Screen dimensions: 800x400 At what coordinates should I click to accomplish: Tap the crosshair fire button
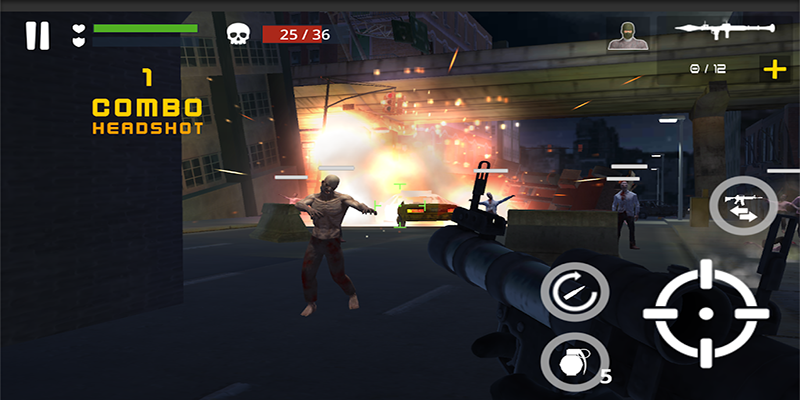point(704,314)
